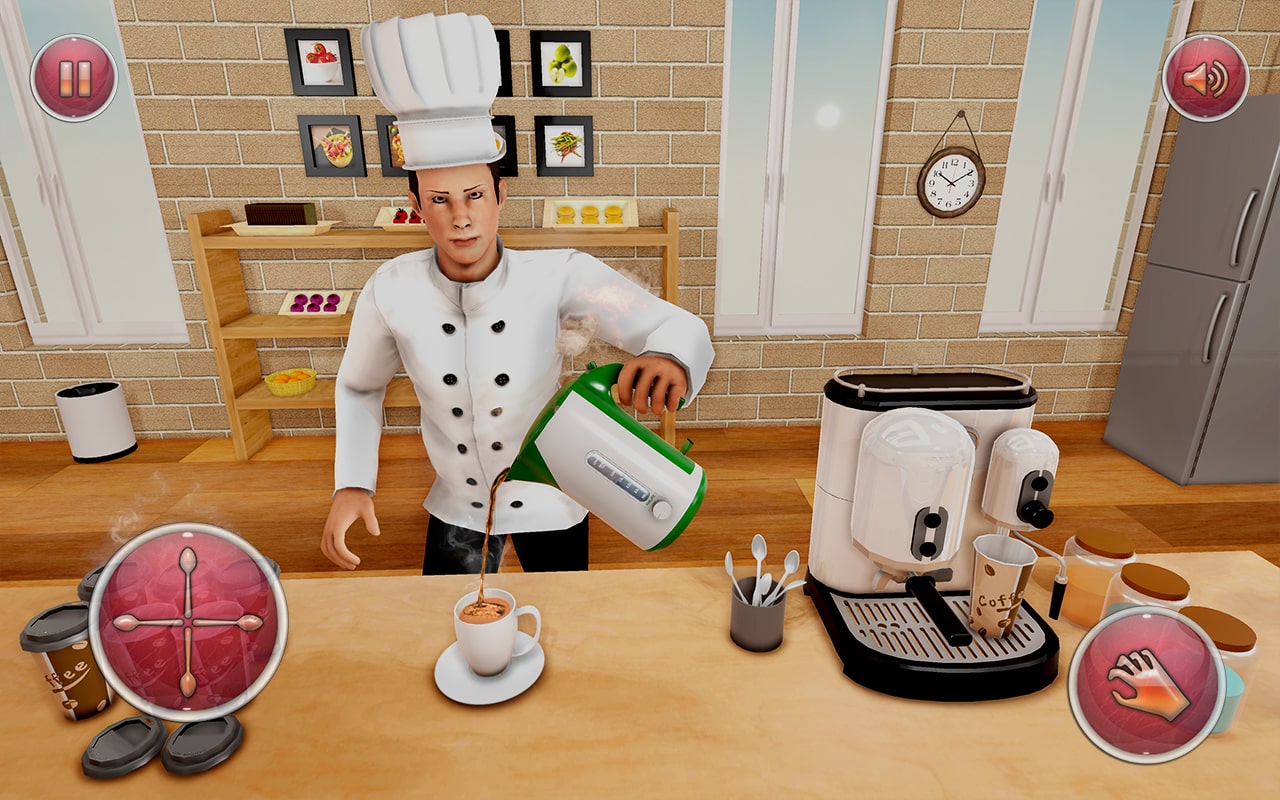Tap the coffee tin on the left counter

tap(65, 670)
